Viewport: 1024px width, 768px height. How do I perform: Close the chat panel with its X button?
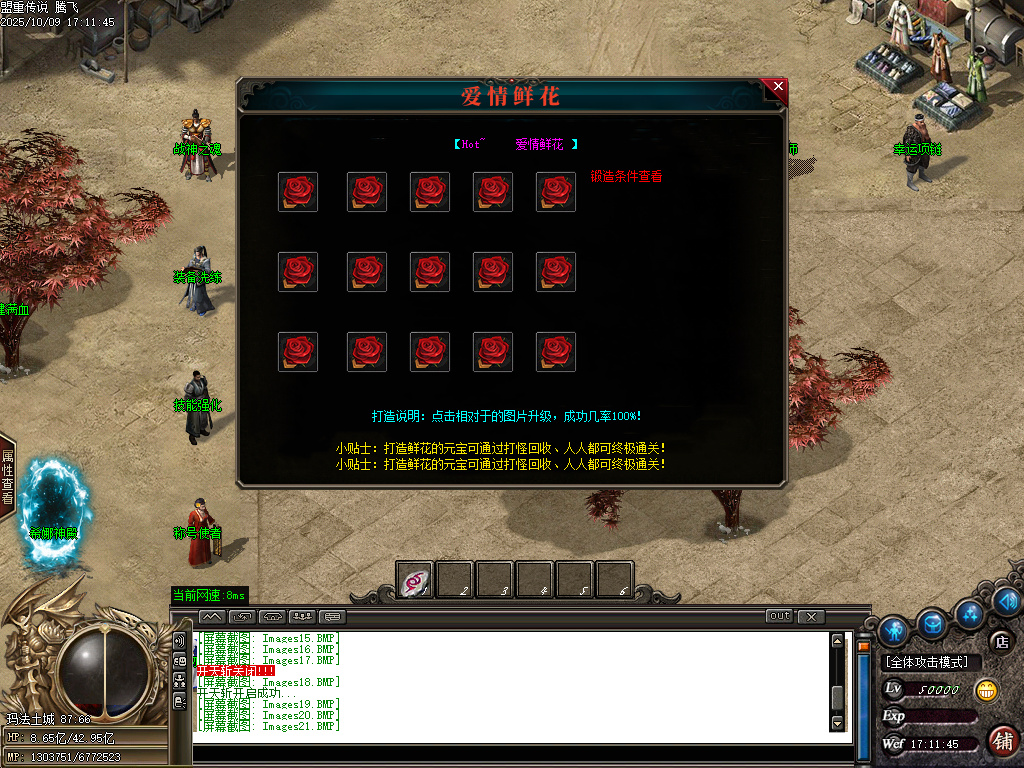coord(811,616)
